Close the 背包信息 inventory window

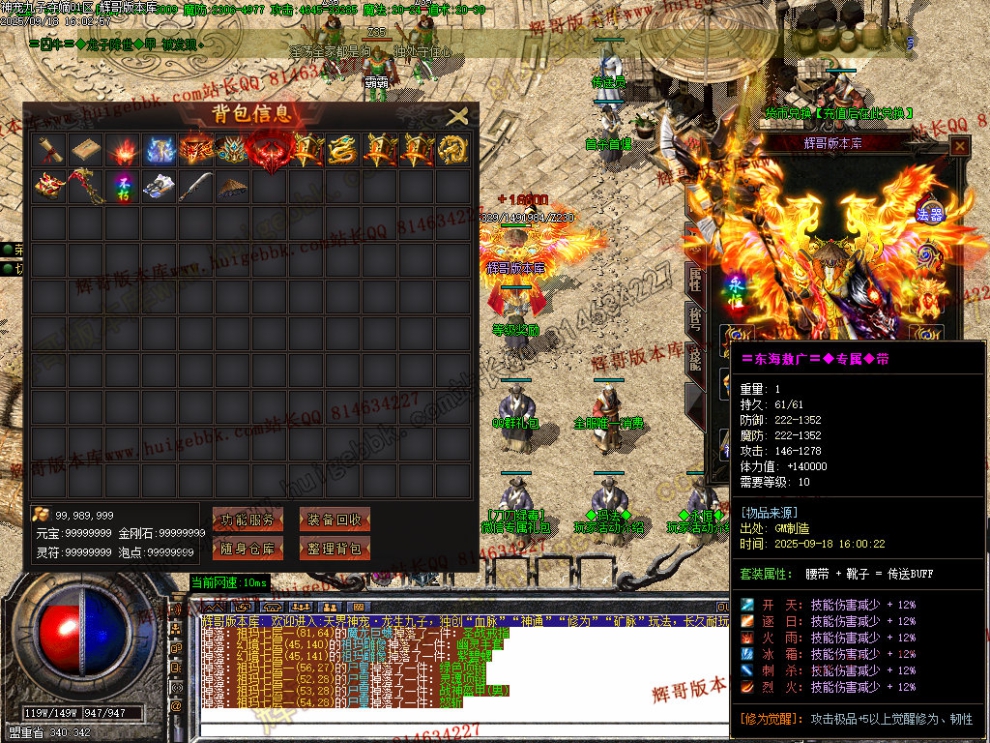pos(457,116)
